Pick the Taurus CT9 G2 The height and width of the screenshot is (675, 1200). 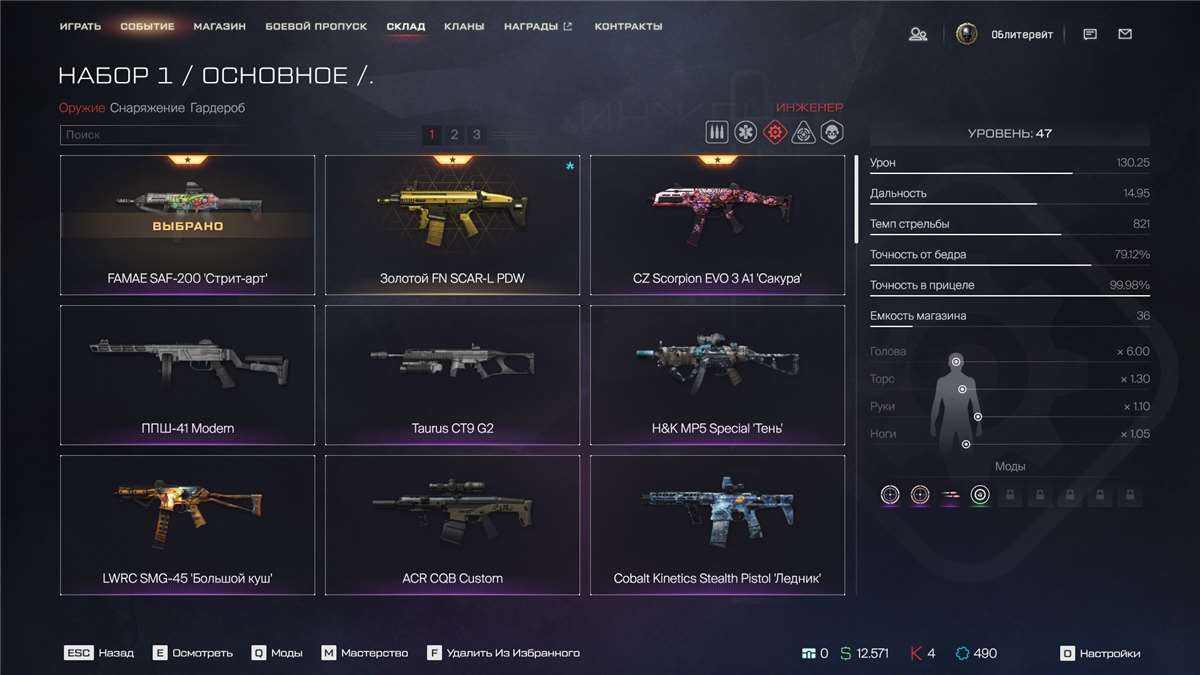coord(452,375)
